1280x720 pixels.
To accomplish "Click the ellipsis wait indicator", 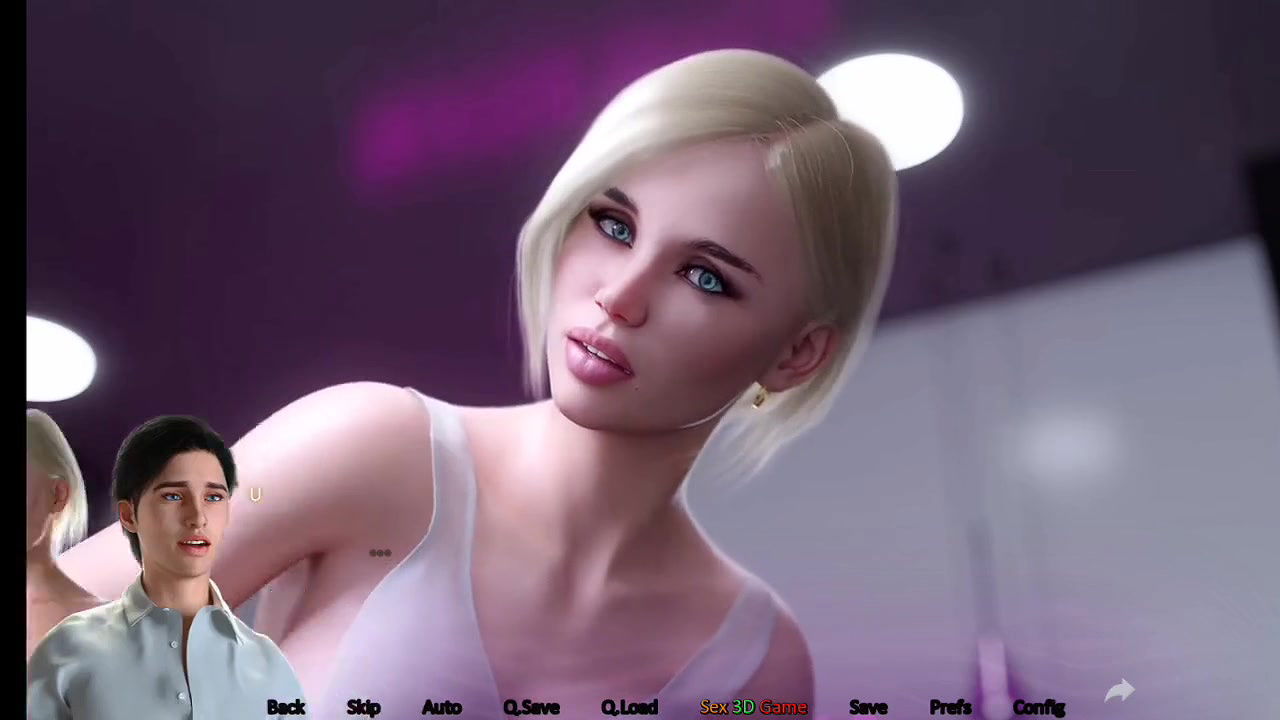I will [380, 551].
